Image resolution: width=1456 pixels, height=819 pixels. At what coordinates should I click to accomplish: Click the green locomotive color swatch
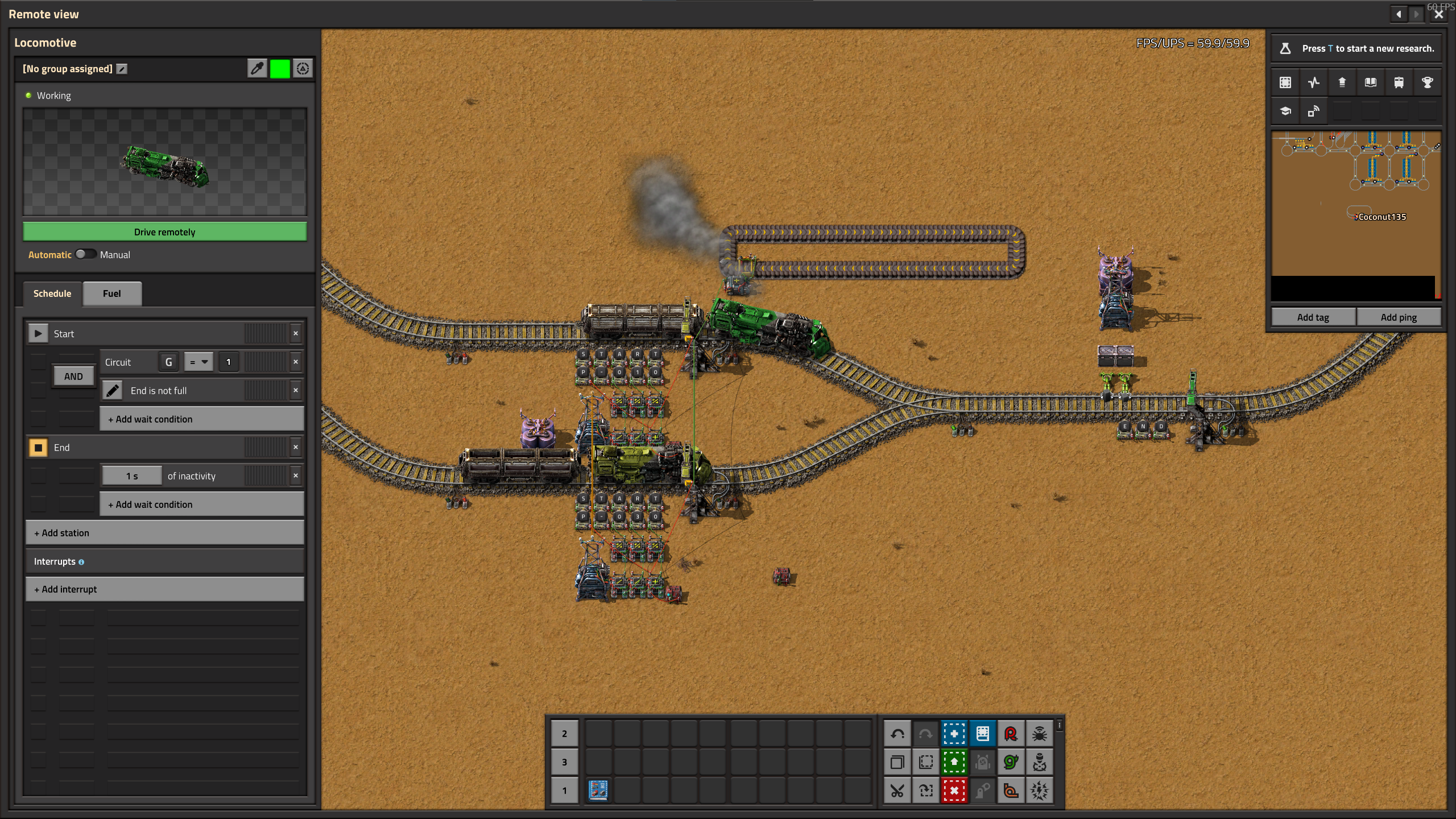pyautogui.click(x=279, y=68)
